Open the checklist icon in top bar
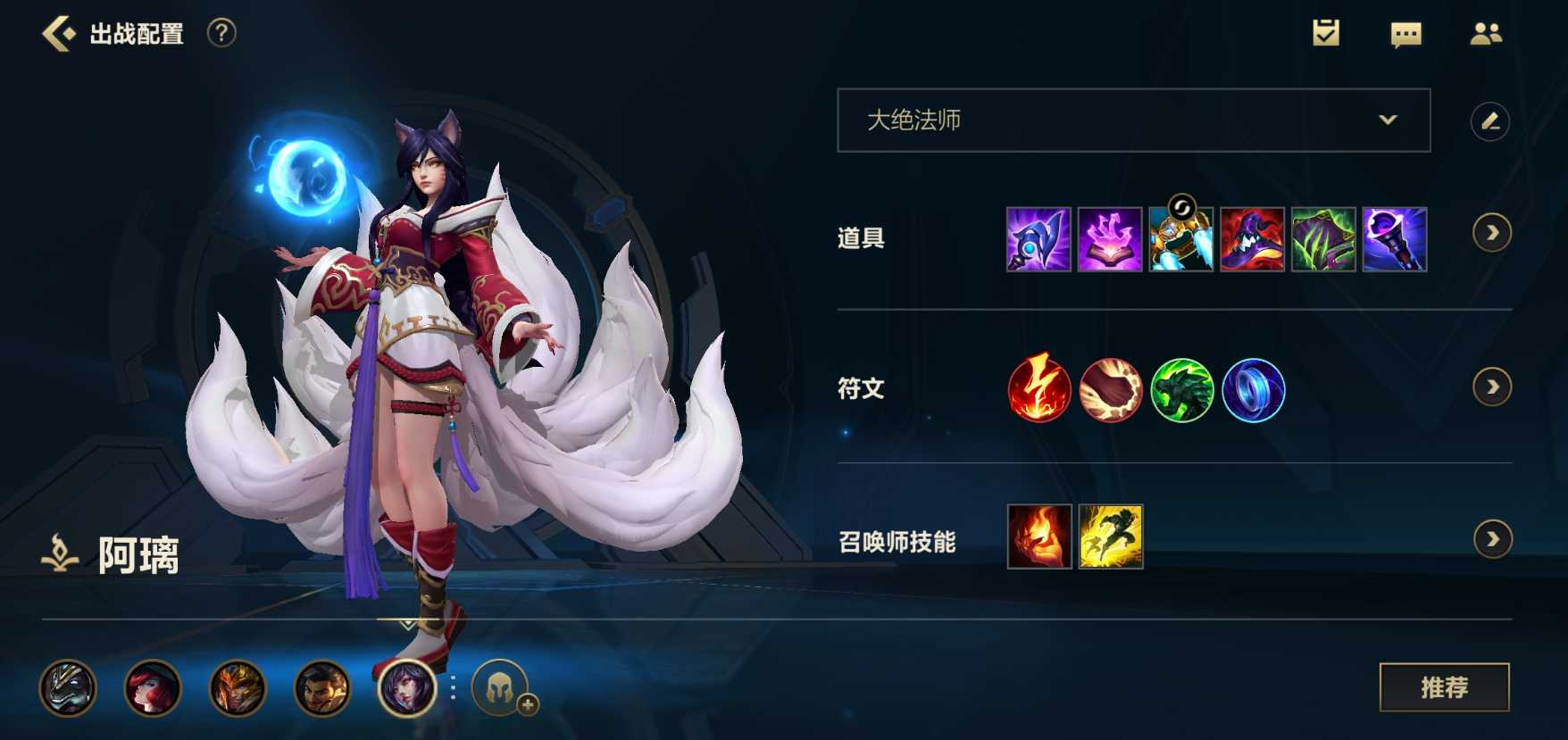The image size is (1568, 740). click(x=1324, y=33)
